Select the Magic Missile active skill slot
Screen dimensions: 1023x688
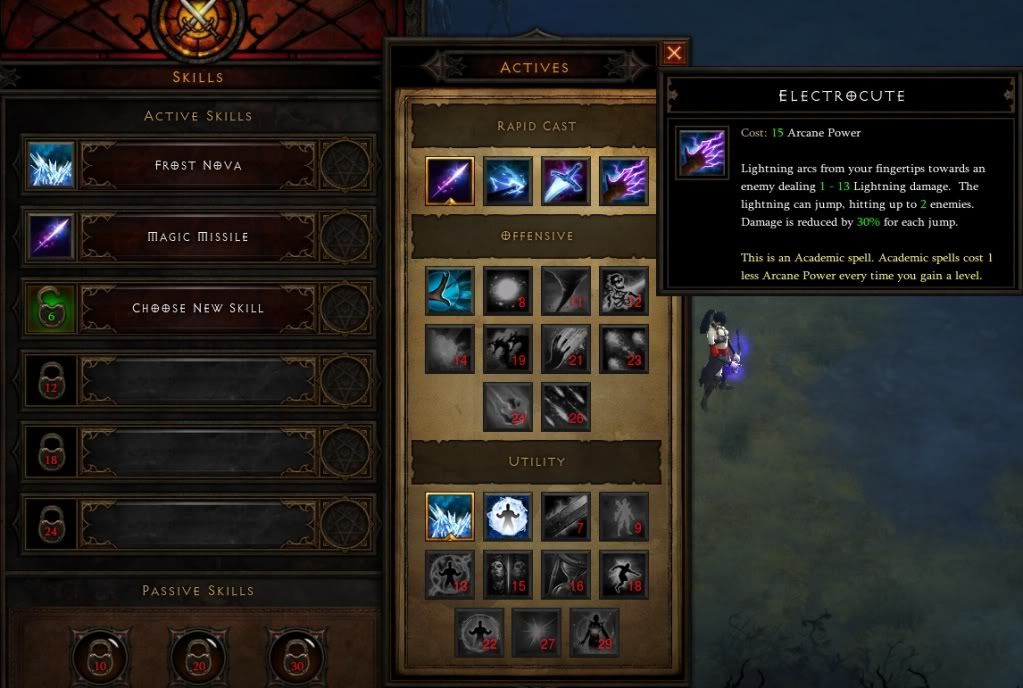[198, 237]
